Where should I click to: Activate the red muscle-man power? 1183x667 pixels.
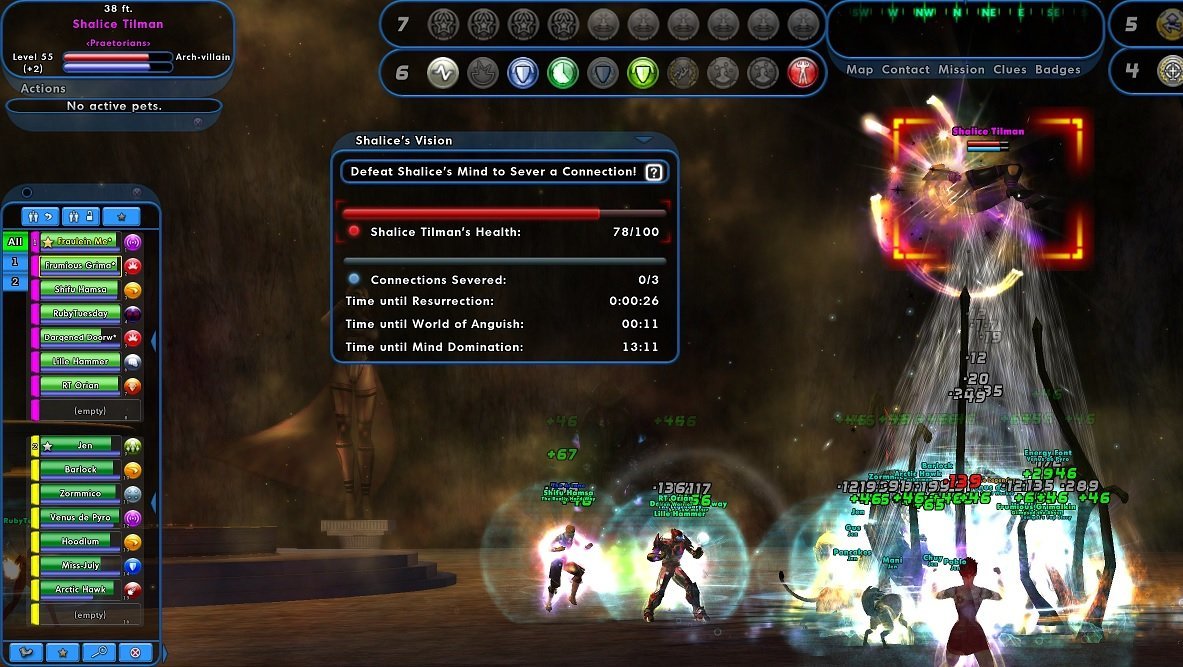(803, 72)
